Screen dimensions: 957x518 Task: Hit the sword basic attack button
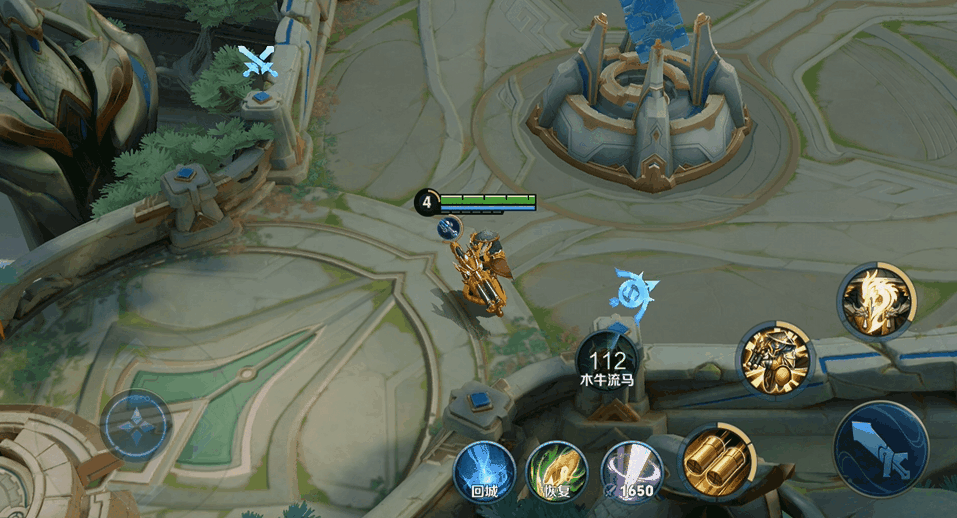point(881,448)
